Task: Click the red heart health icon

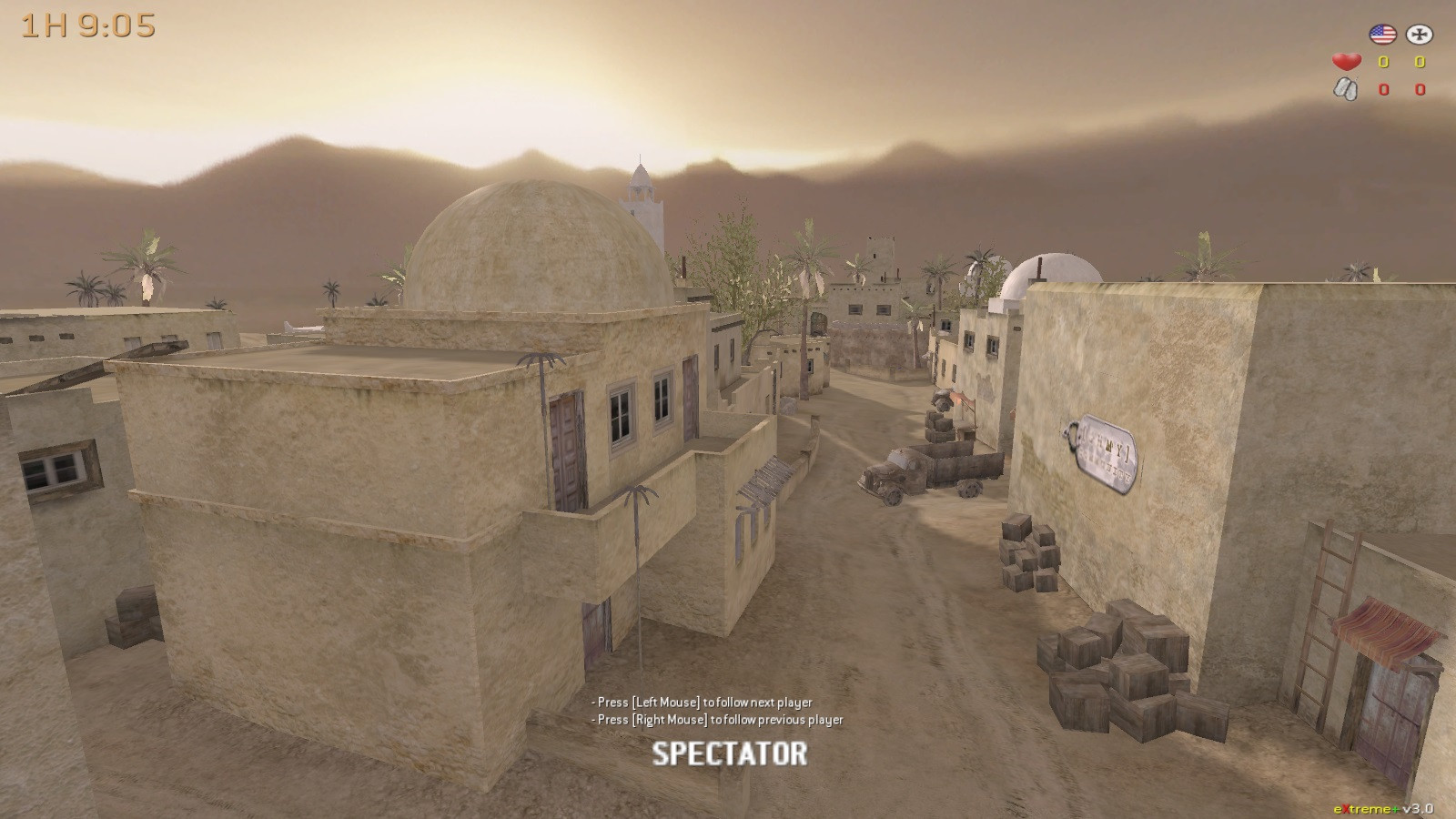Action: 1345,62
